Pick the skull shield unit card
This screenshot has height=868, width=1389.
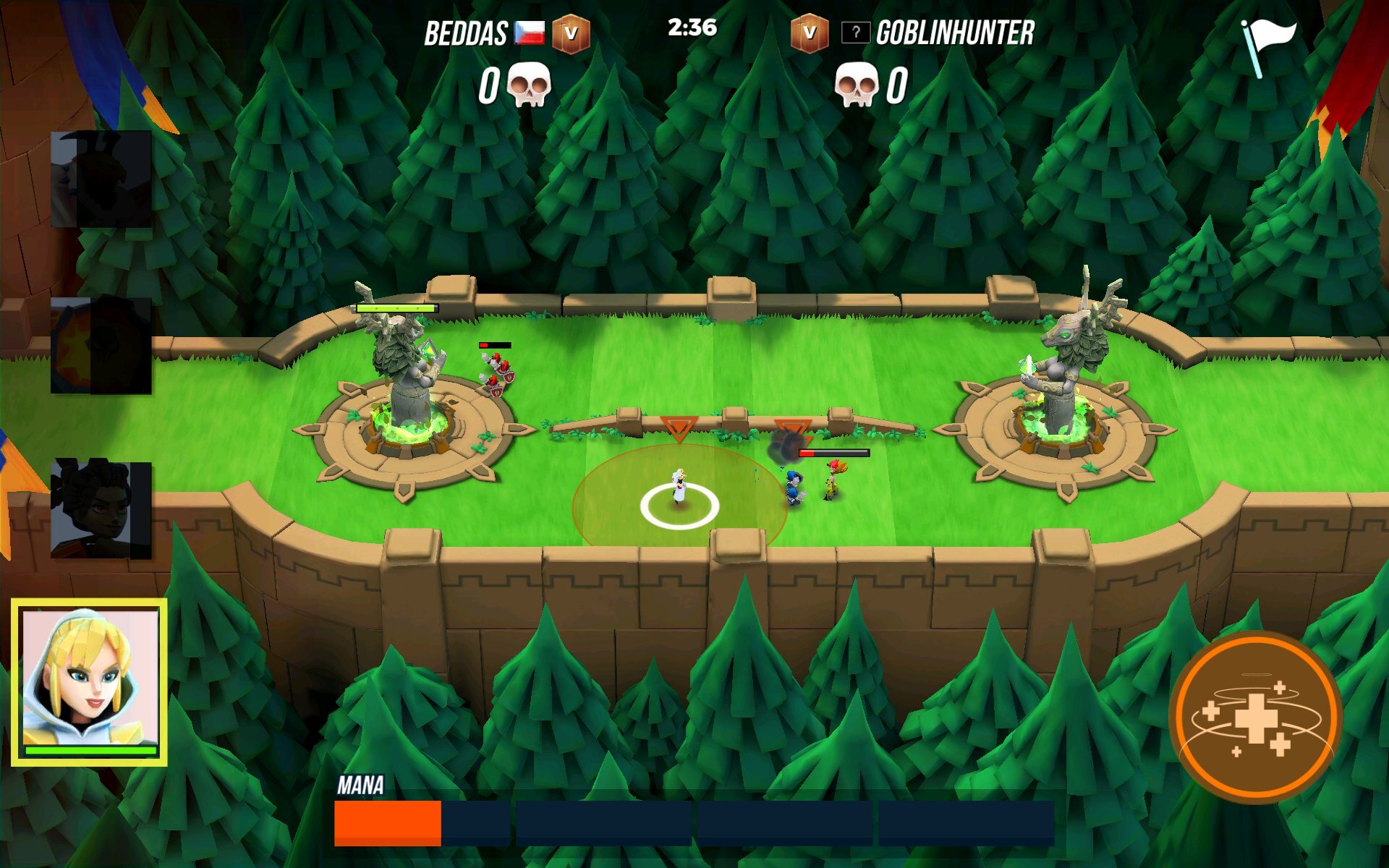tap(101, 345)
